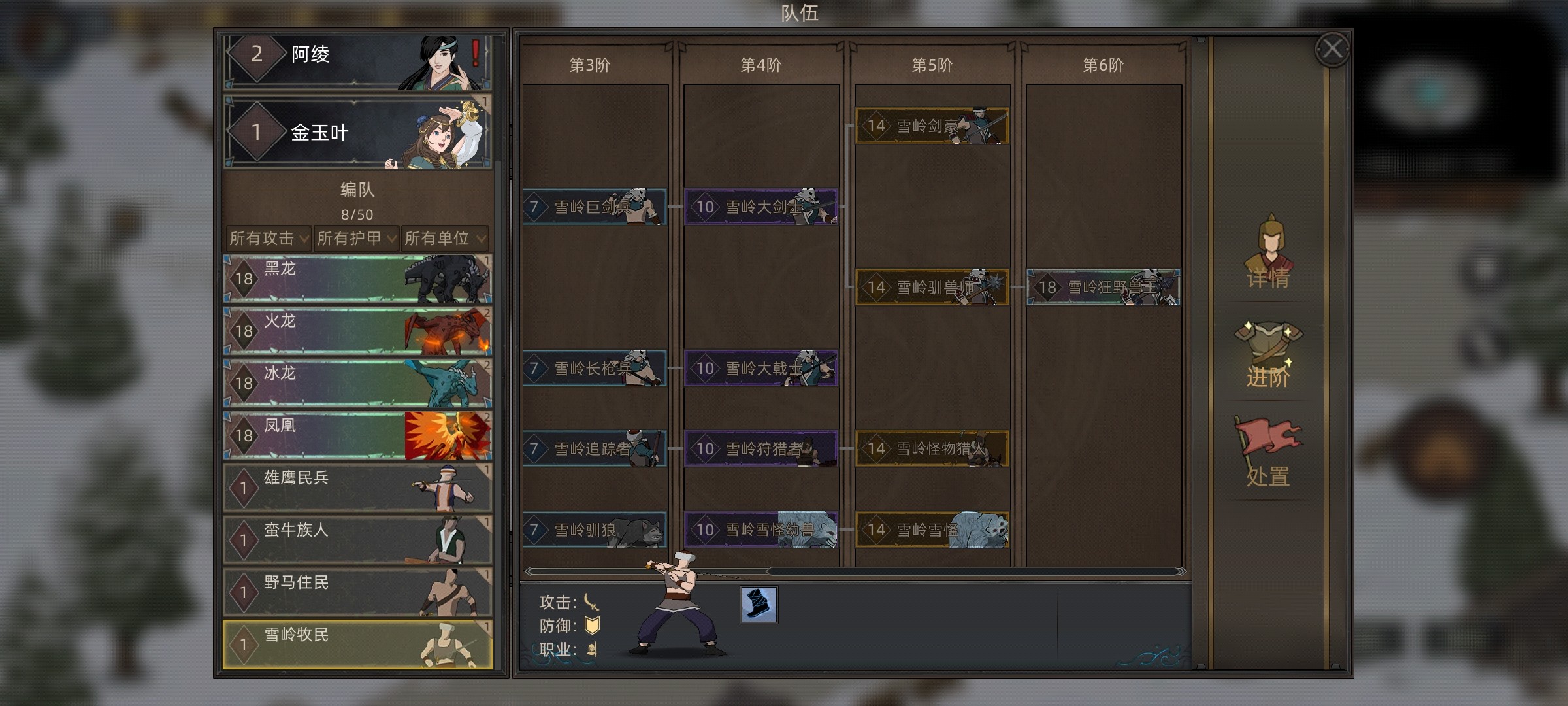
Task: Click the 雪岭剑豪 upgrade node
Action: 932,126
